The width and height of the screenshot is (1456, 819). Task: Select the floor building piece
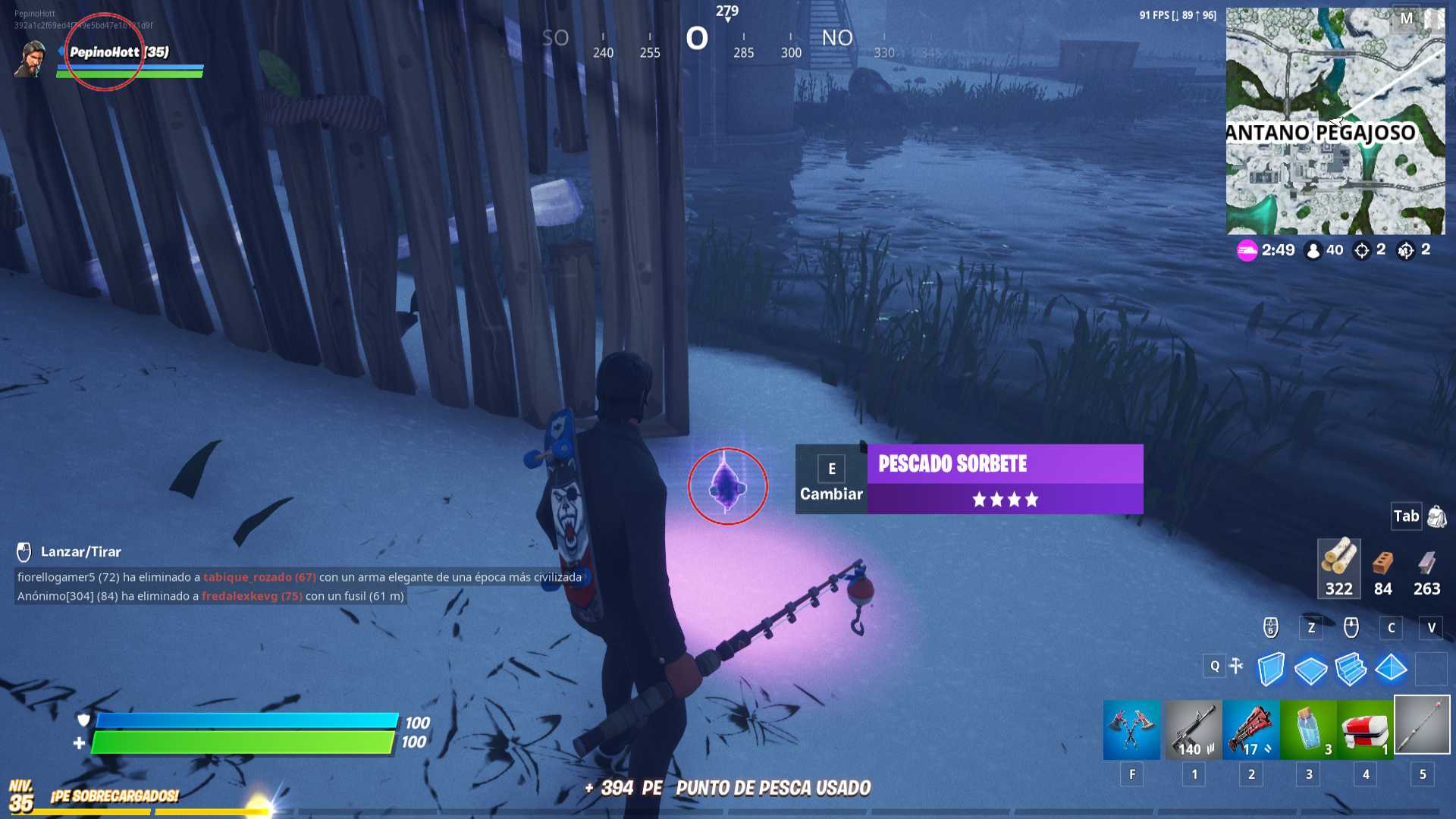point(1310,669)
